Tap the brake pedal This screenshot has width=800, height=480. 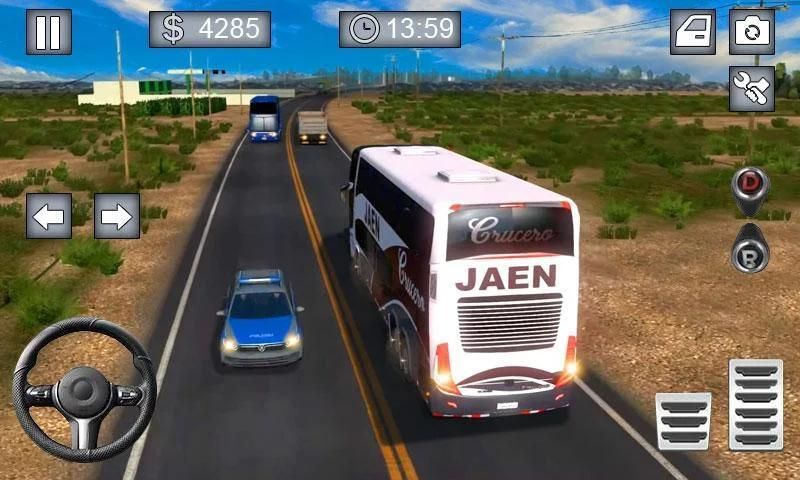pos(683,421)
